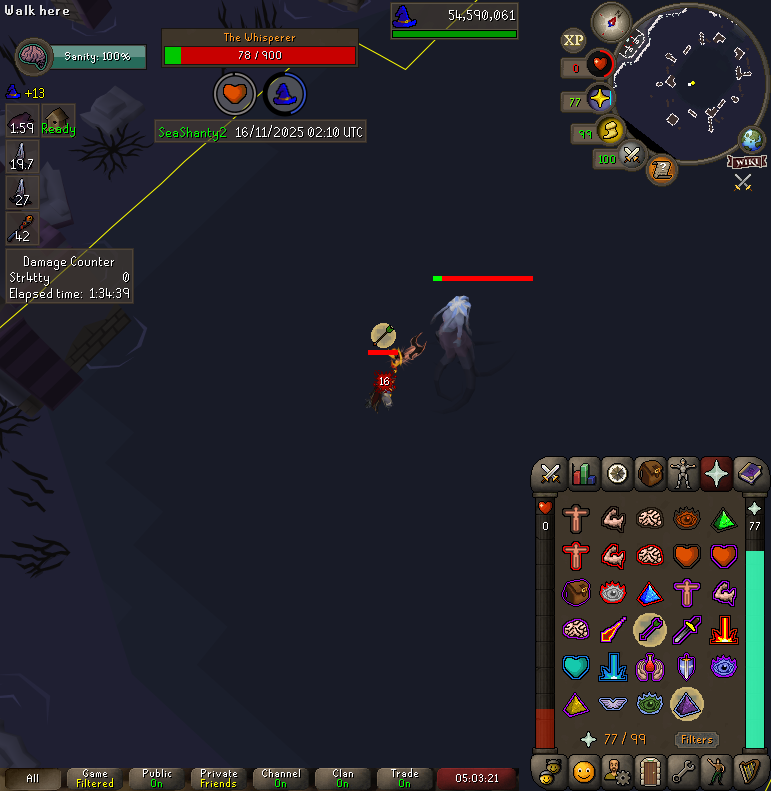Select the Game chat filter tab

pos(95,778)
